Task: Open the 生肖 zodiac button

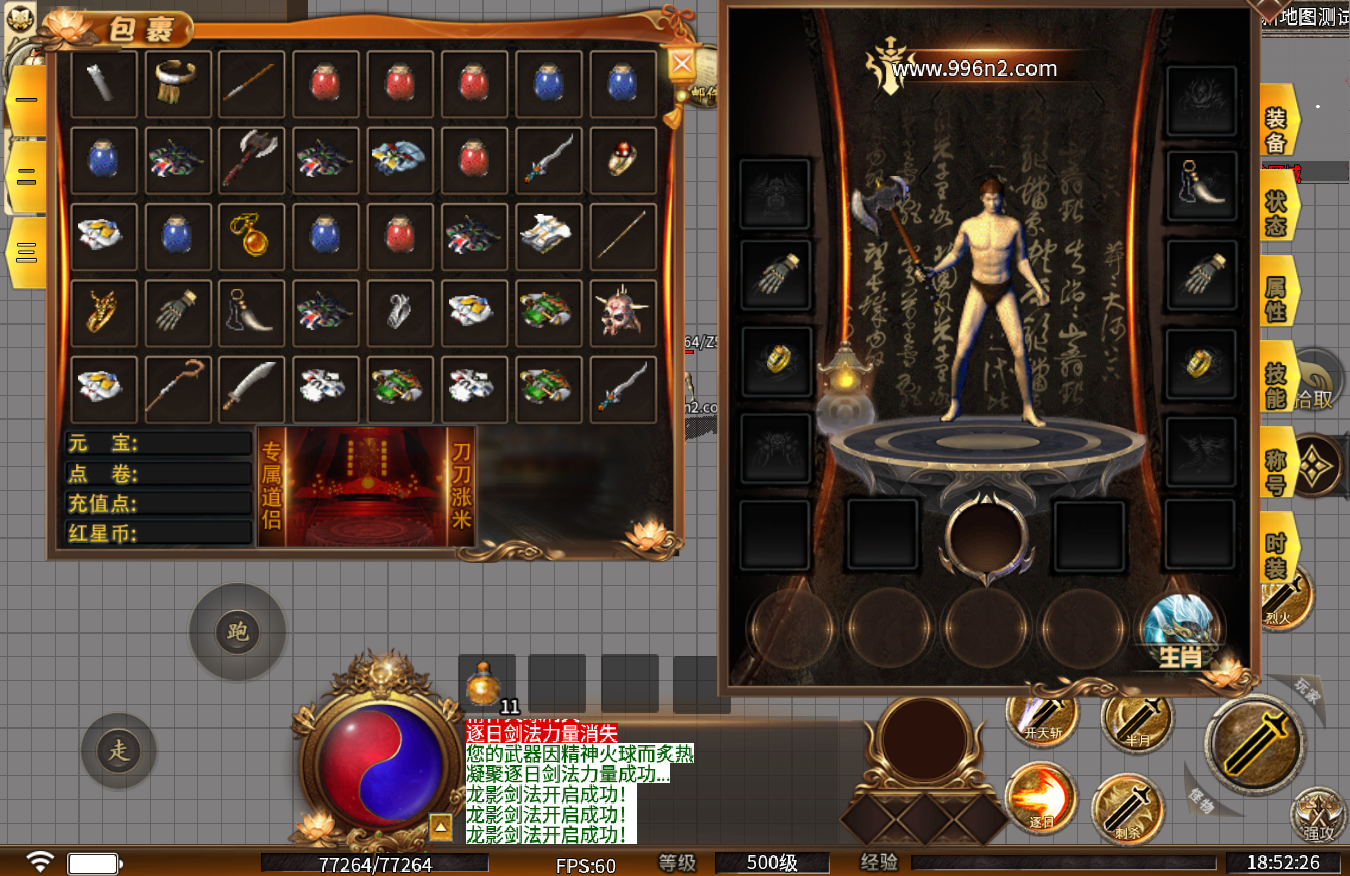Action: [x=1180, y=632]
